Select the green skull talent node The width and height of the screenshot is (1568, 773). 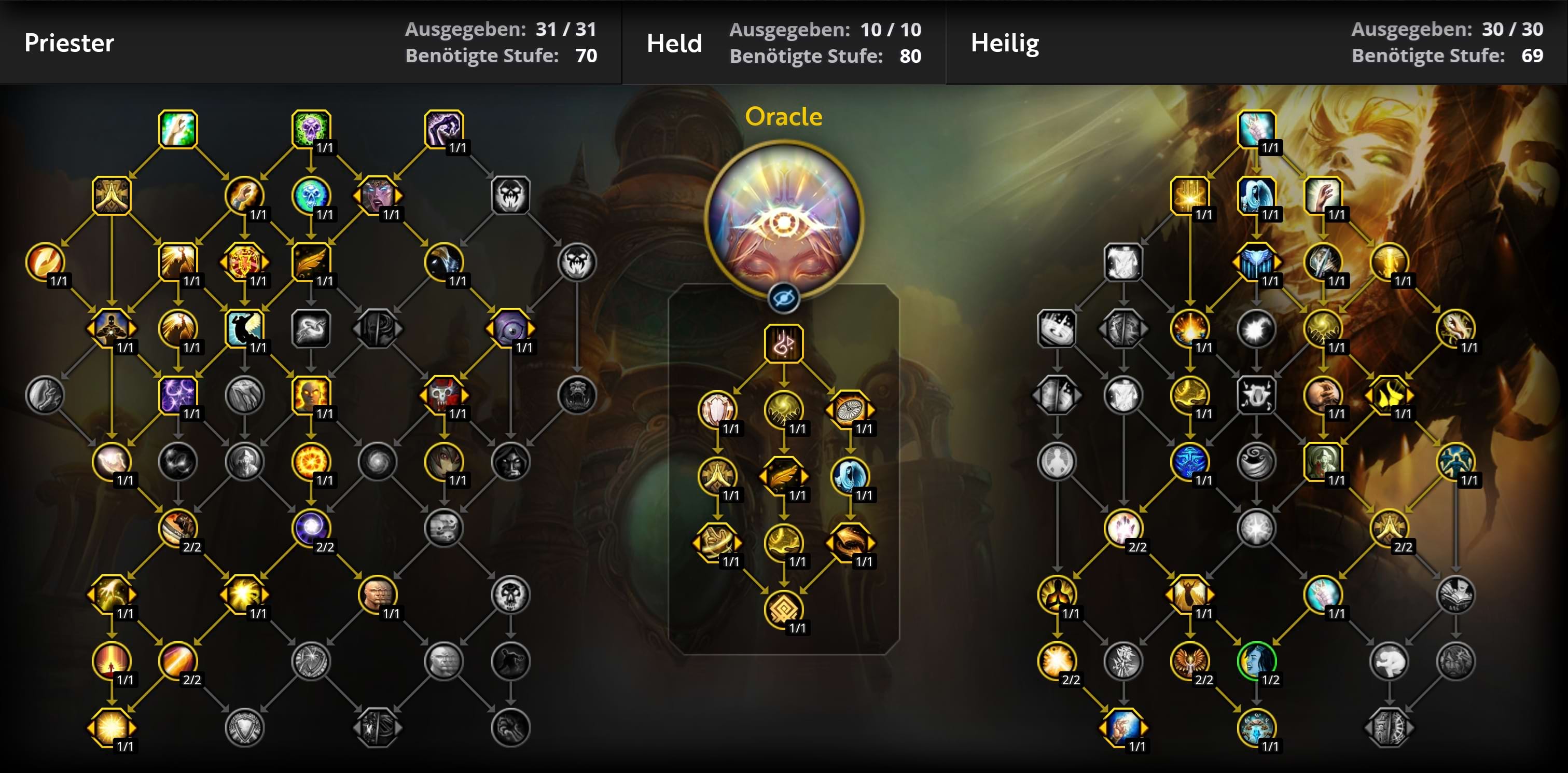311,129
